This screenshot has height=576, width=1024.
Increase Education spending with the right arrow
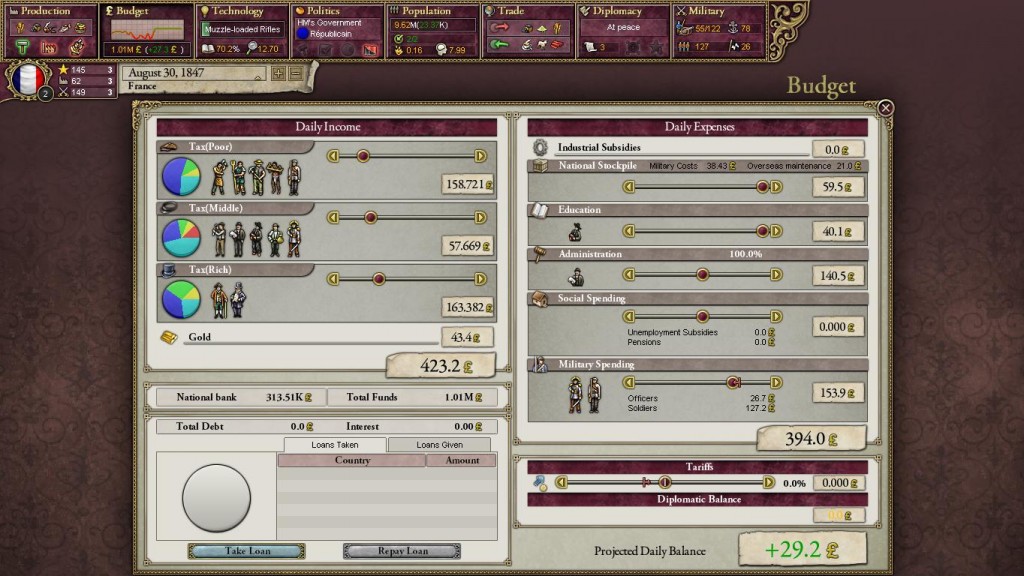(776, 231)
